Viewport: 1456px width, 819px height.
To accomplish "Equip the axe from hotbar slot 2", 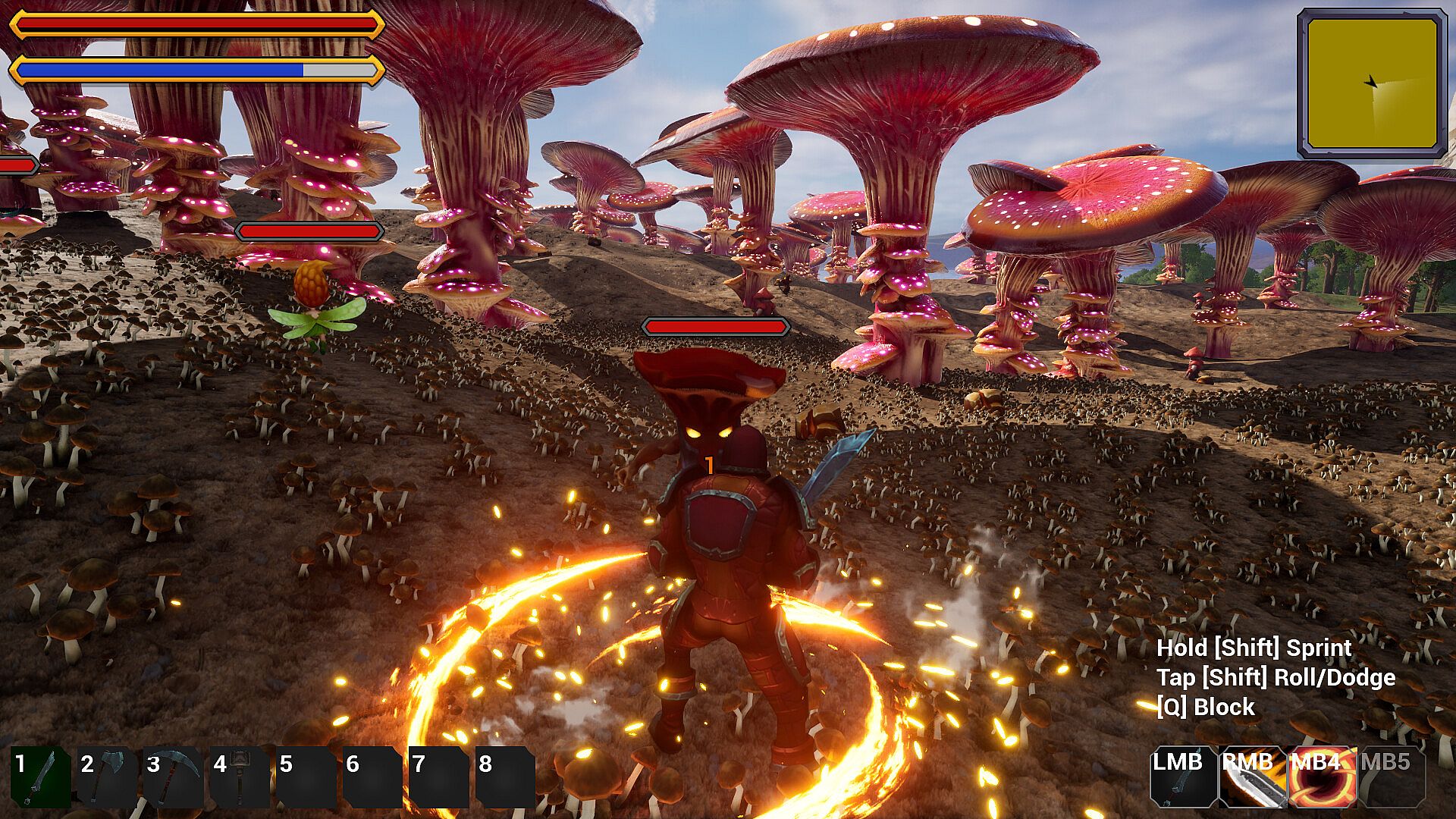I will [107, 777].
